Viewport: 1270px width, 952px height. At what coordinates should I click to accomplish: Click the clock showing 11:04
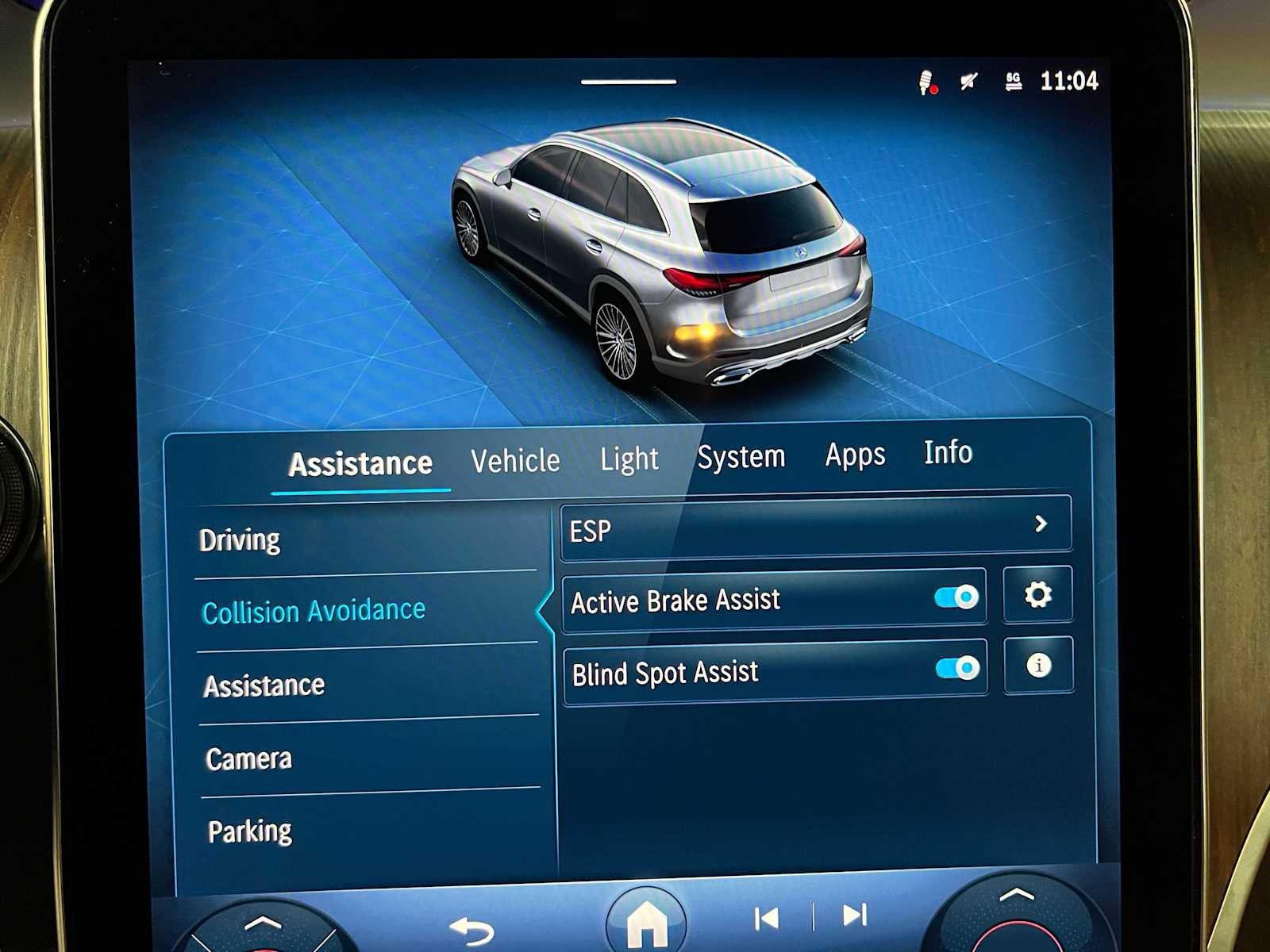[1068, 80]
